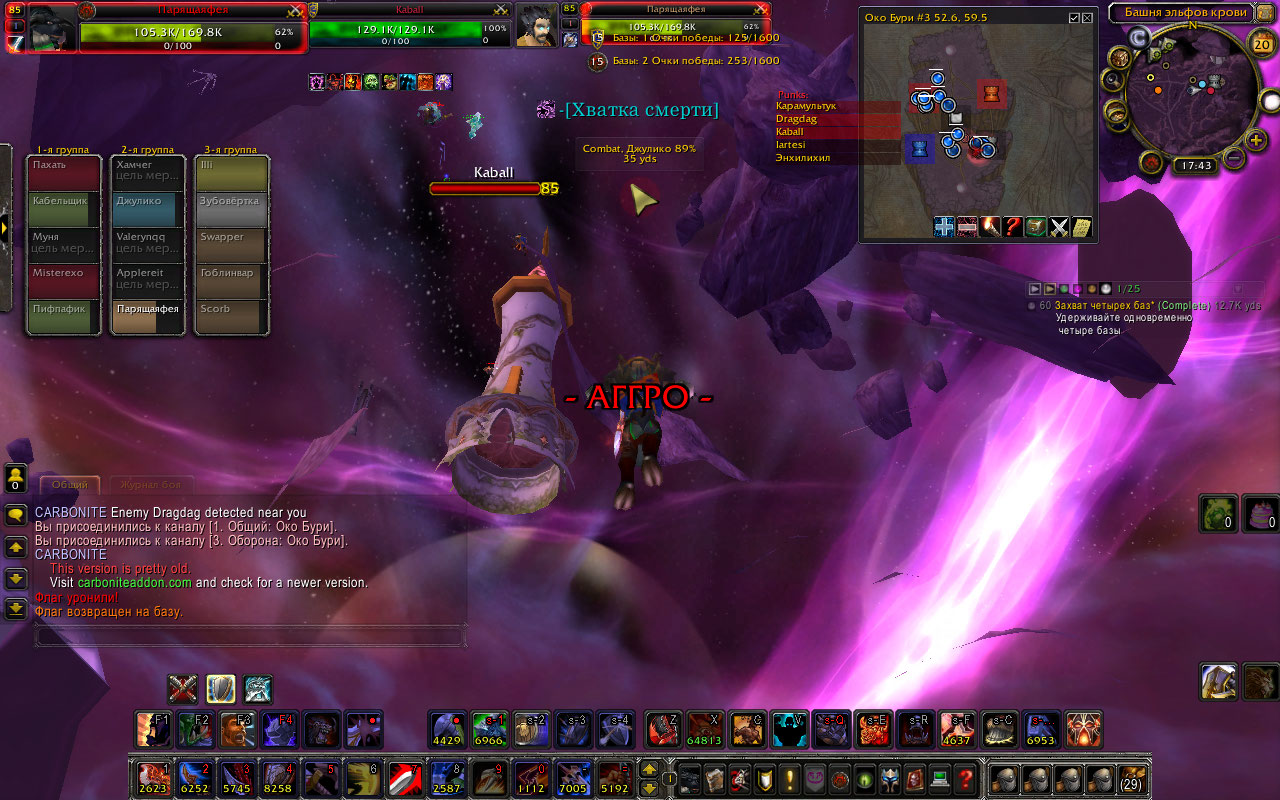Click the red minus button under the map

(x=967, y=227)
